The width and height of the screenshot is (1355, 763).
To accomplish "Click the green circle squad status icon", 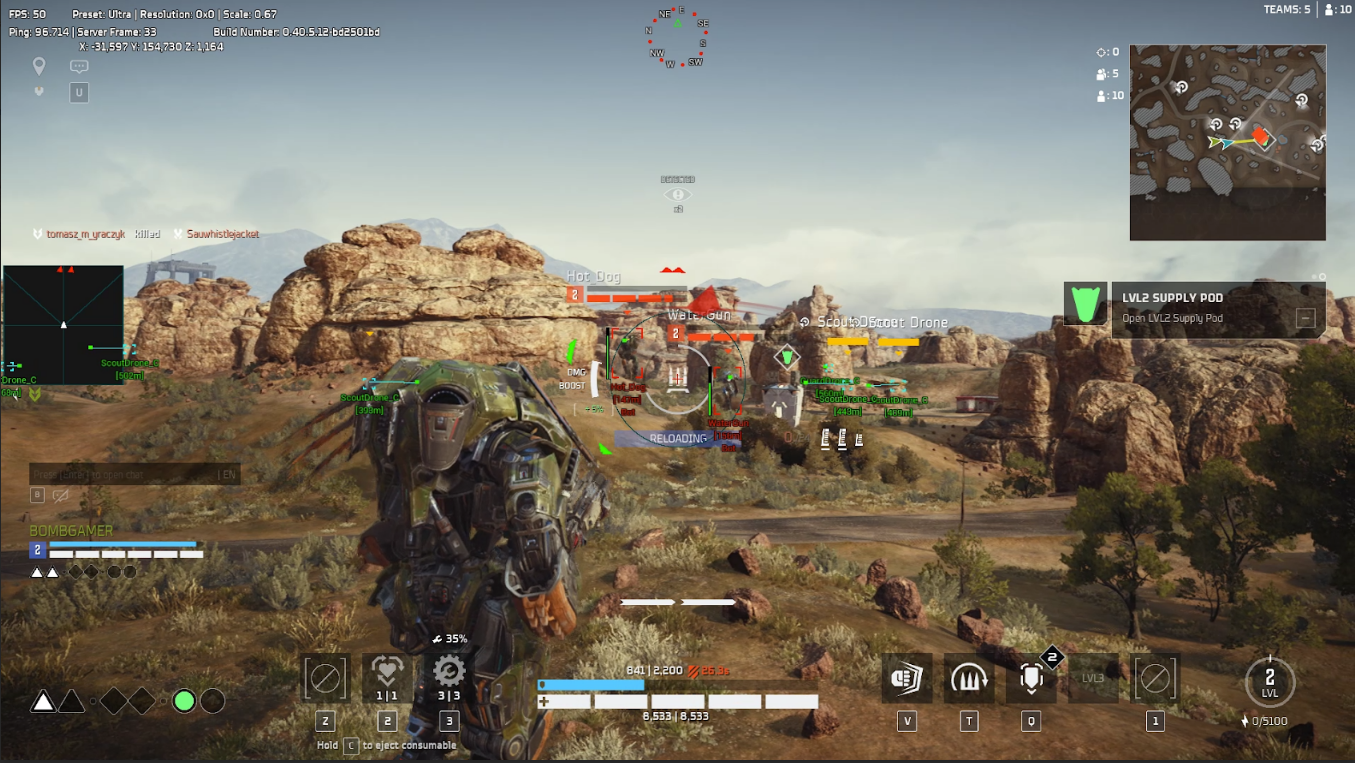I will [184, 701].
